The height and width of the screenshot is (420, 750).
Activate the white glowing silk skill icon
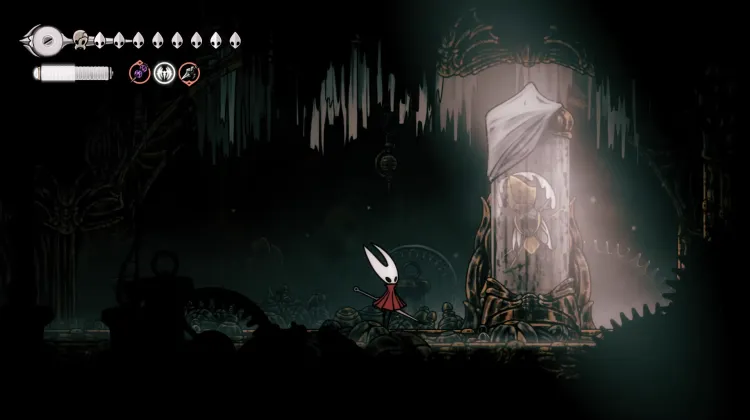coord(165,72)
